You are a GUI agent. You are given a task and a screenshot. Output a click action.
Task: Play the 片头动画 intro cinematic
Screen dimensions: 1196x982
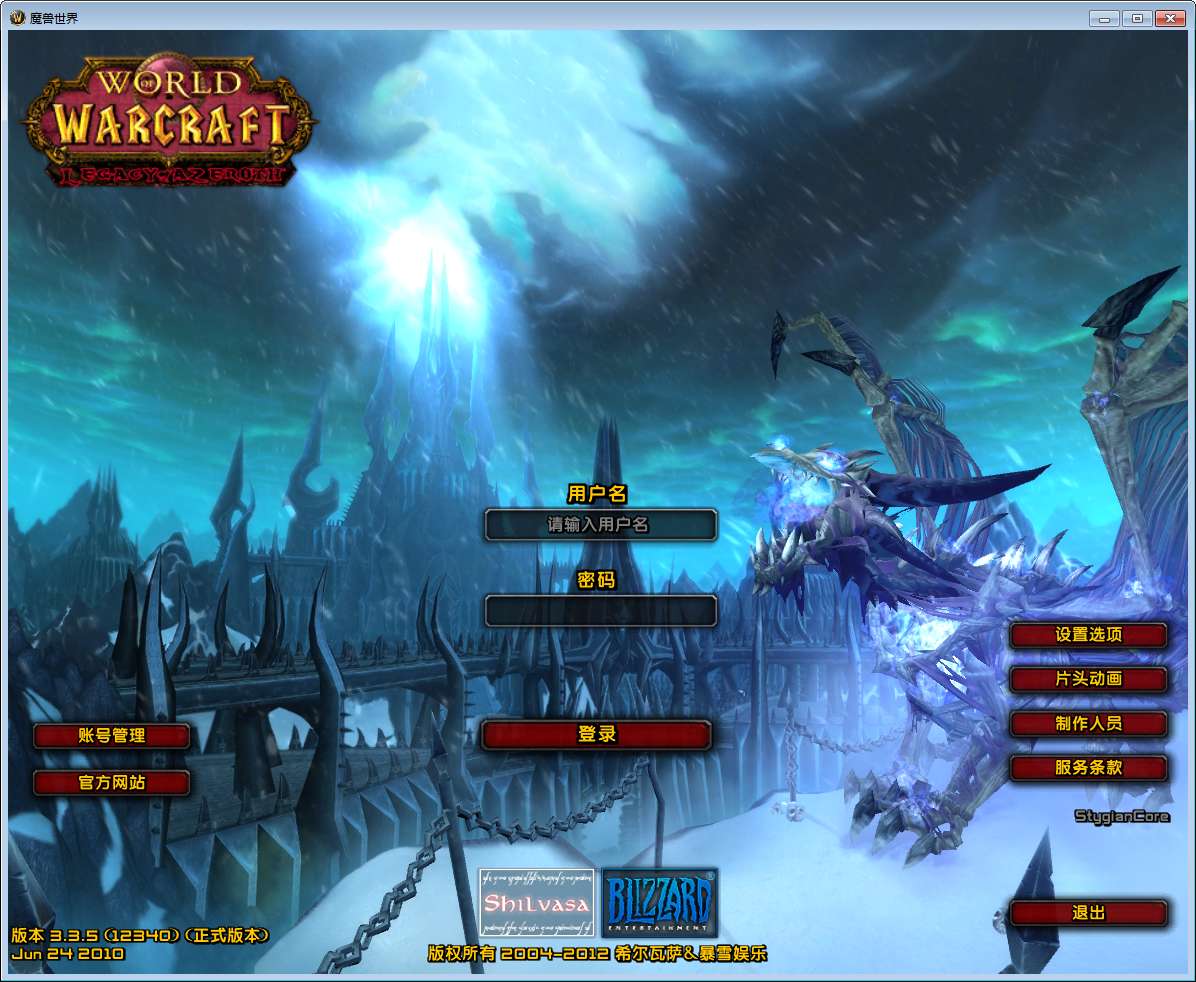[1088, 679]
